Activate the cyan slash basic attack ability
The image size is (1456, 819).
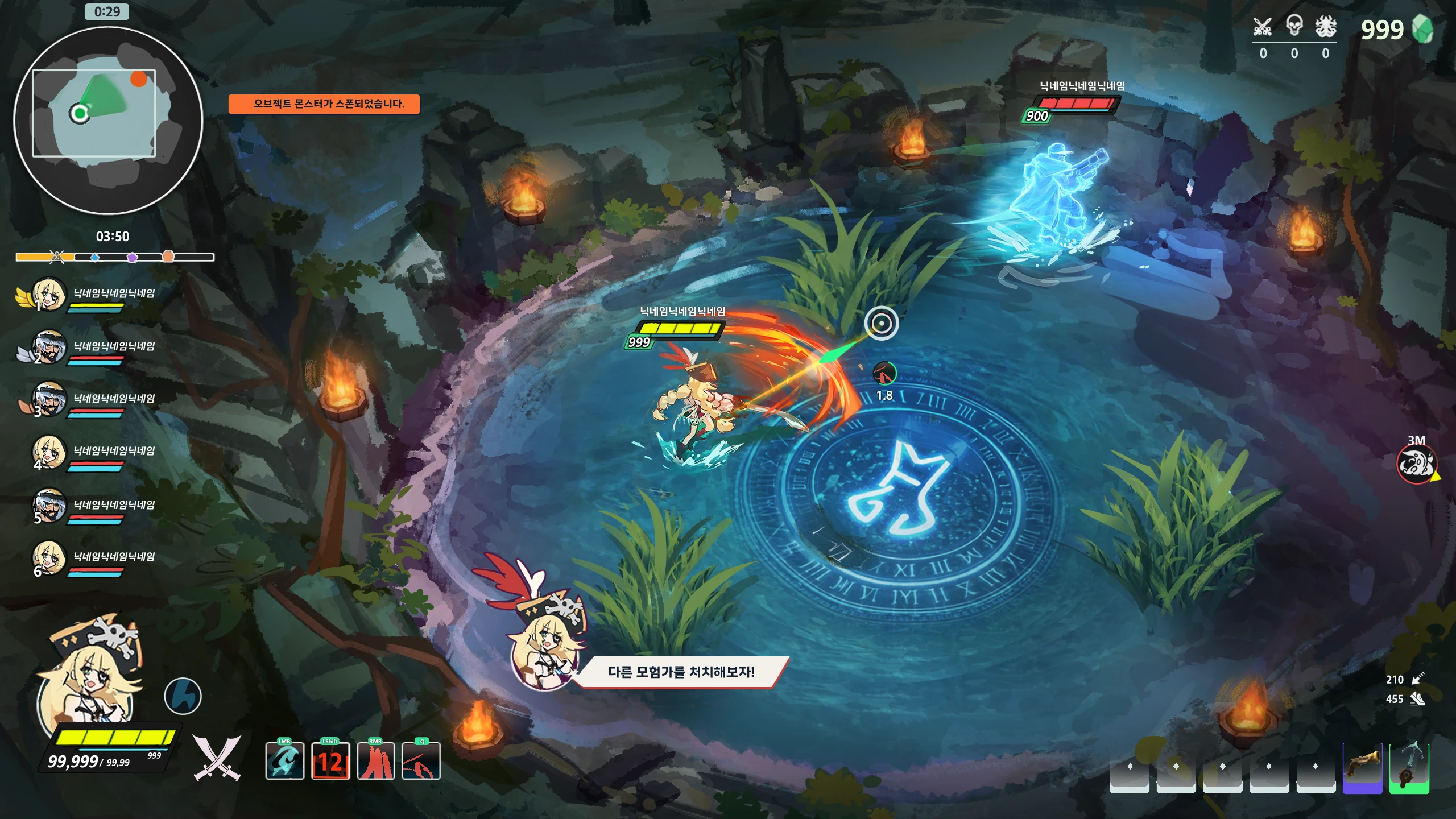284,761
